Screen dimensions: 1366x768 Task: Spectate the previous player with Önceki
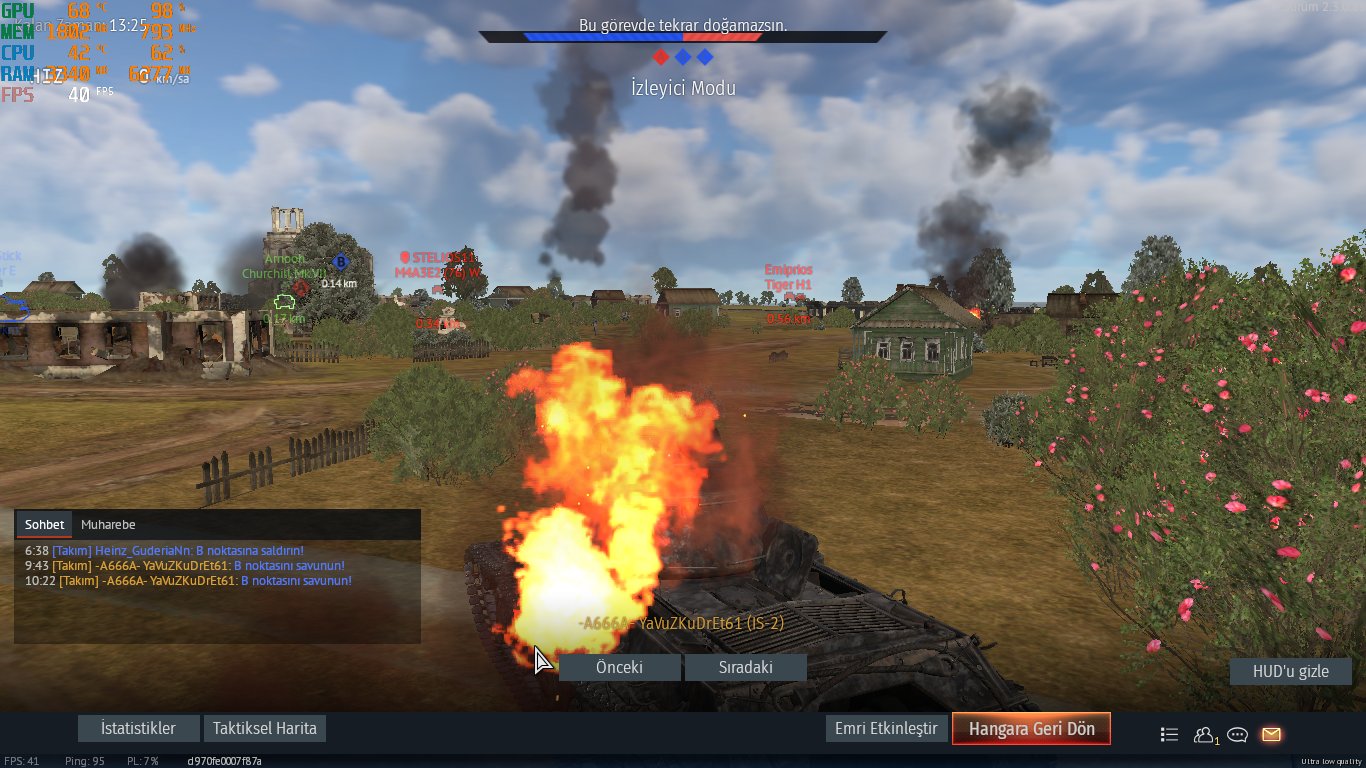(x=619, y=667)
